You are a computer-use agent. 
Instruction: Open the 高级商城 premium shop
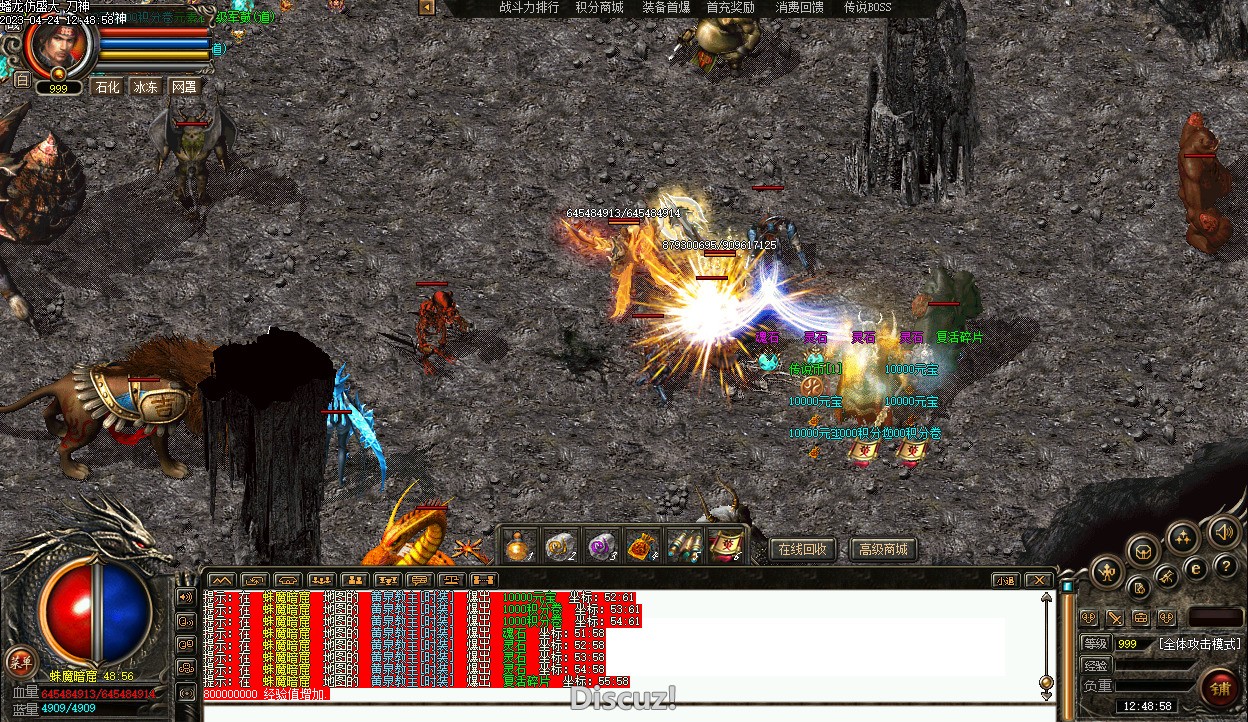[883, 549]
